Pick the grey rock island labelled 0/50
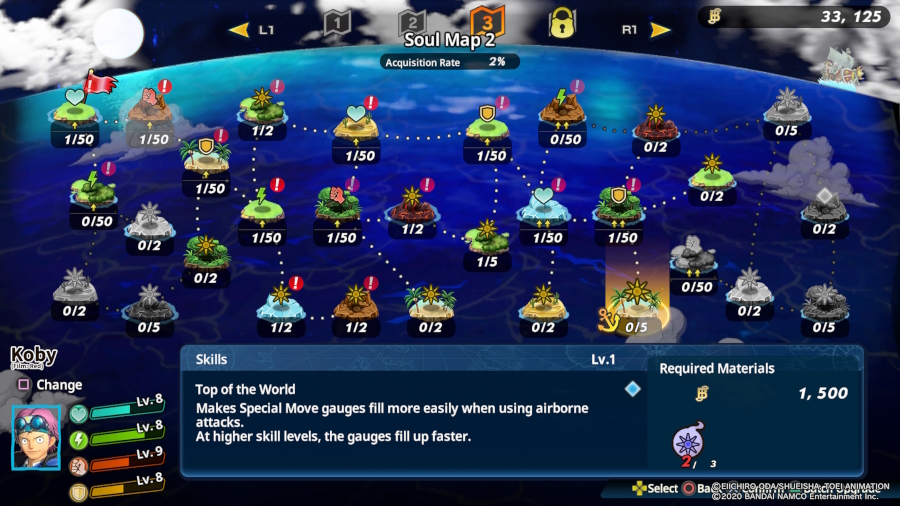This screenshot has width=900, height=506. click(x=694, y=259)
